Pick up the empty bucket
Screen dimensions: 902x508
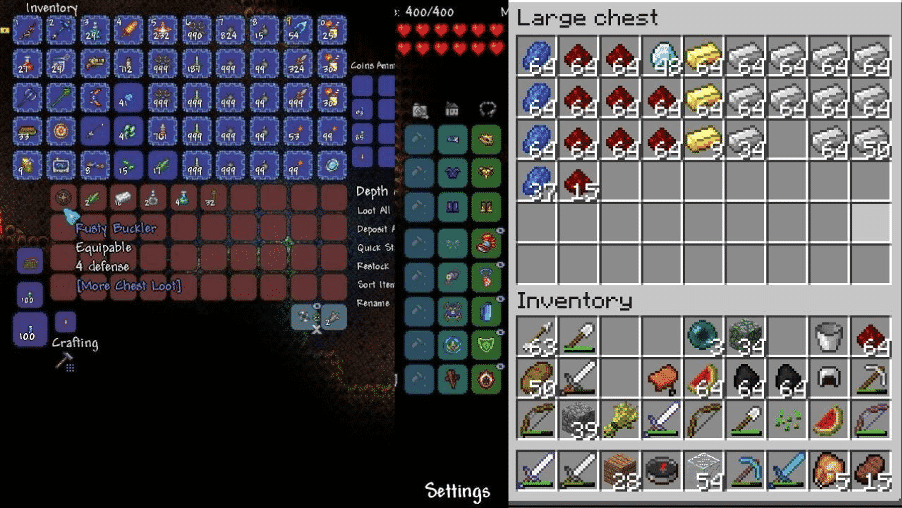[827, 337]
